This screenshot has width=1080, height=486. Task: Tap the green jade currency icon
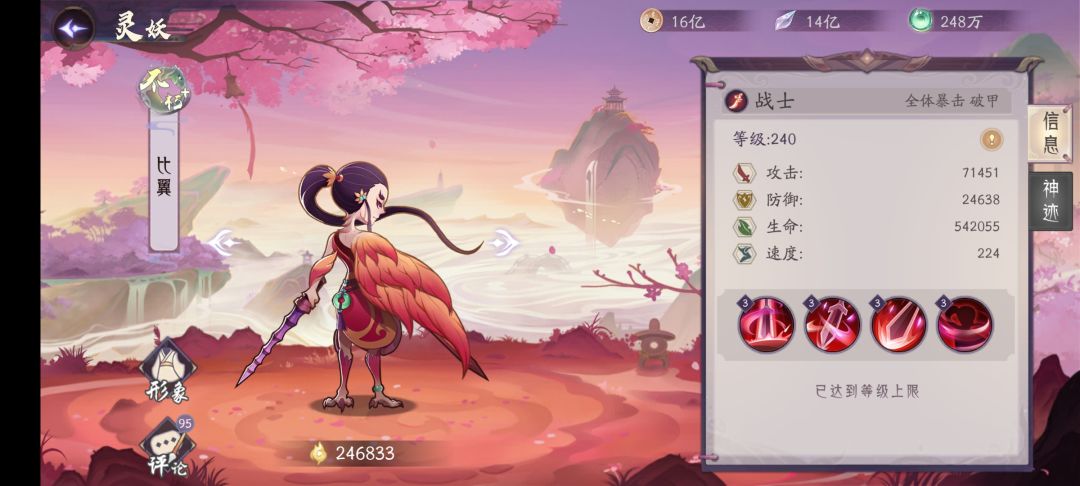[x=921, y=20]
